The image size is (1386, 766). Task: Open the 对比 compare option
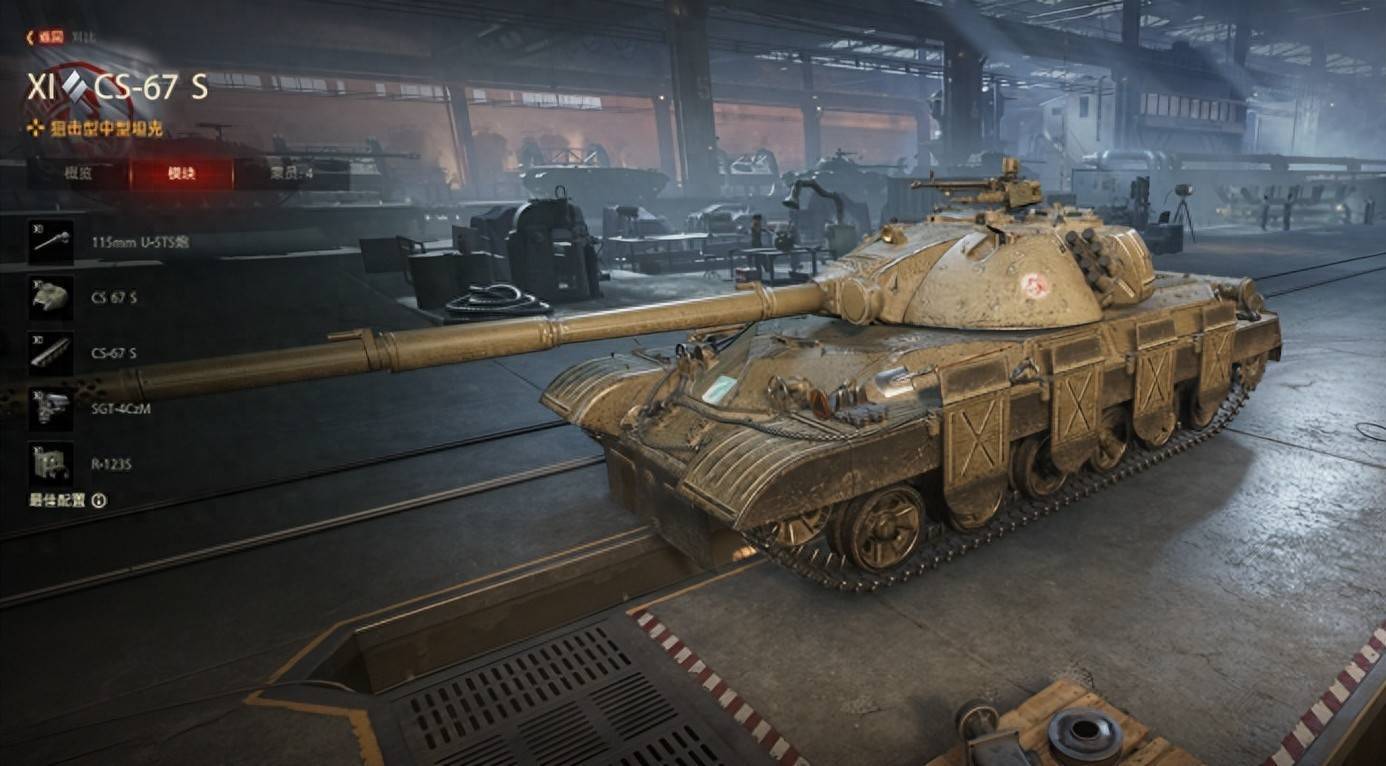tap(81, 37)
